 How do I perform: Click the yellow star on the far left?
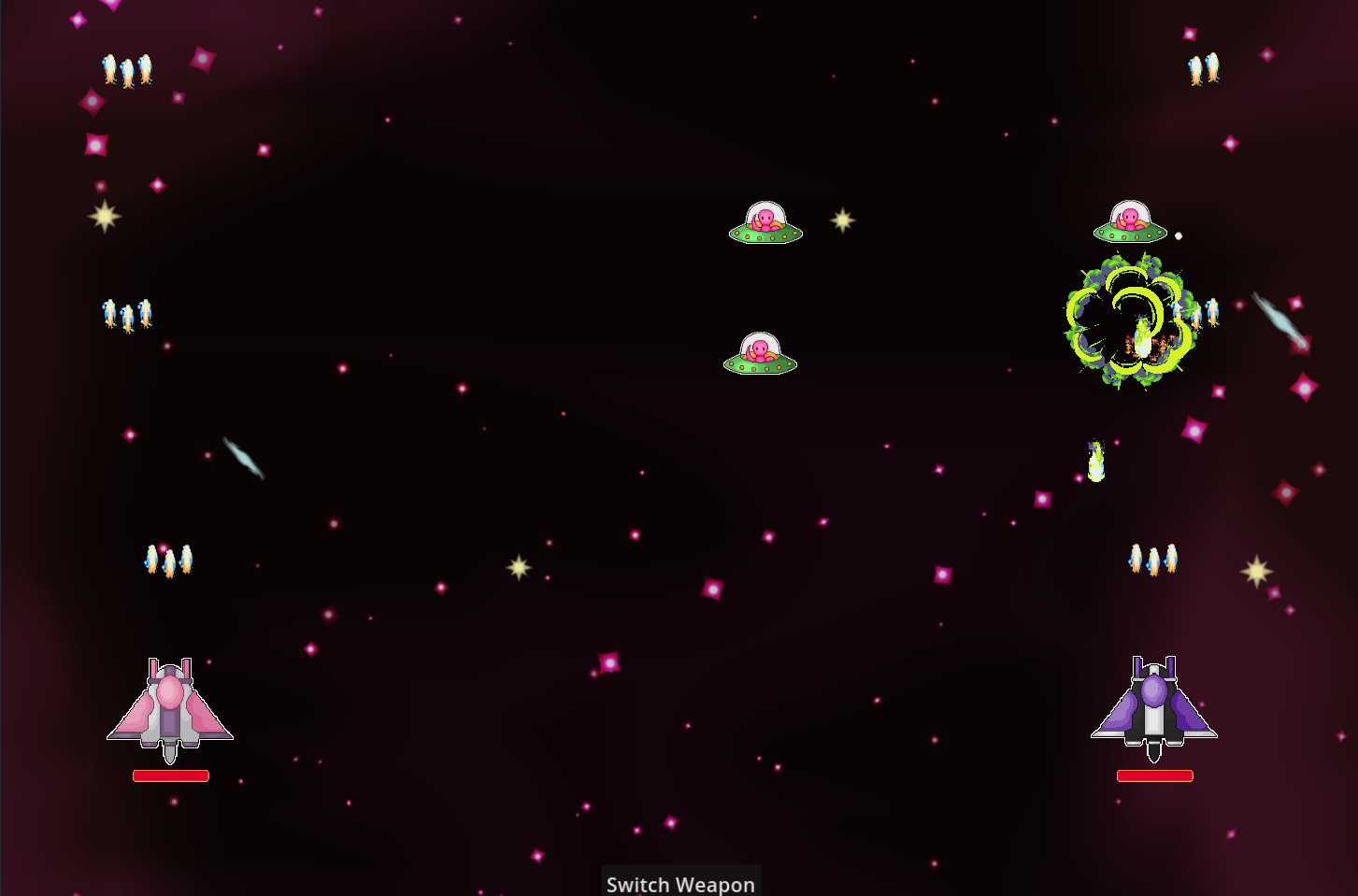(105, 214)
